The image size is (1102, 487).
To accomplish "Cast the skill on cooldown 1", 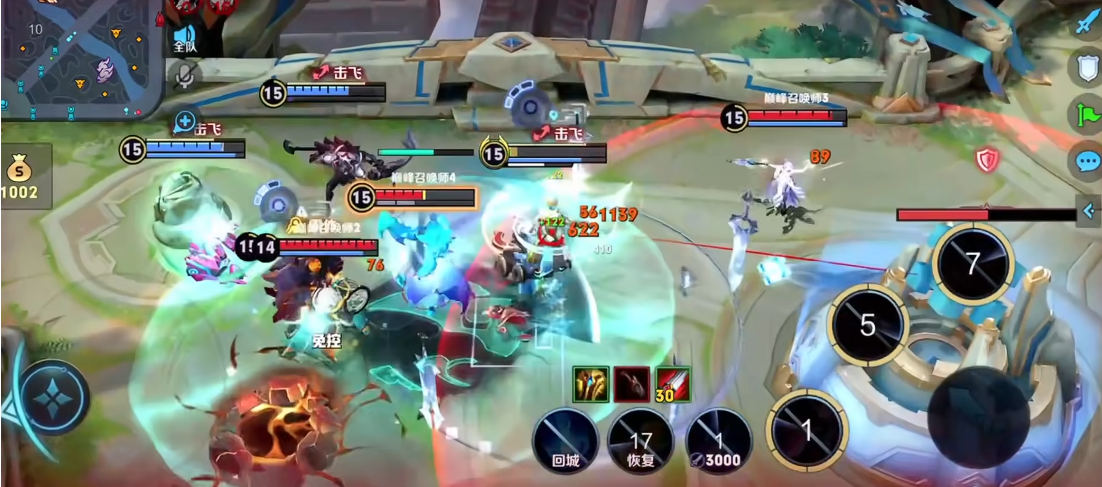I will click(x=806, y=430).
